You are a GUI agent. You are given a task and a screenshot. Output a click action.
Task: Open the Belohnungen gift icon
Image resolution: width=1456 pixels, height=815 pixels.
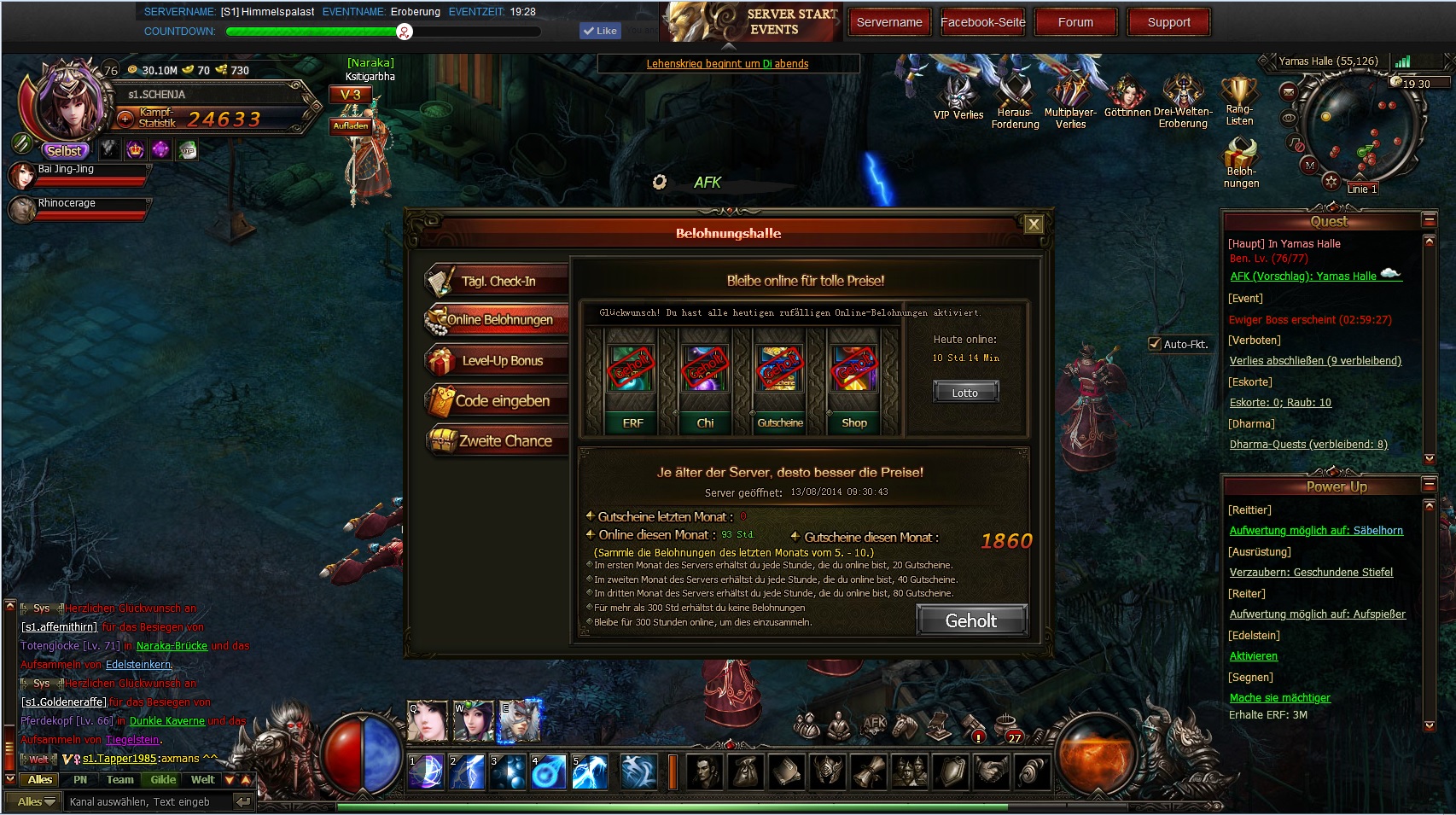point(1240,162)
